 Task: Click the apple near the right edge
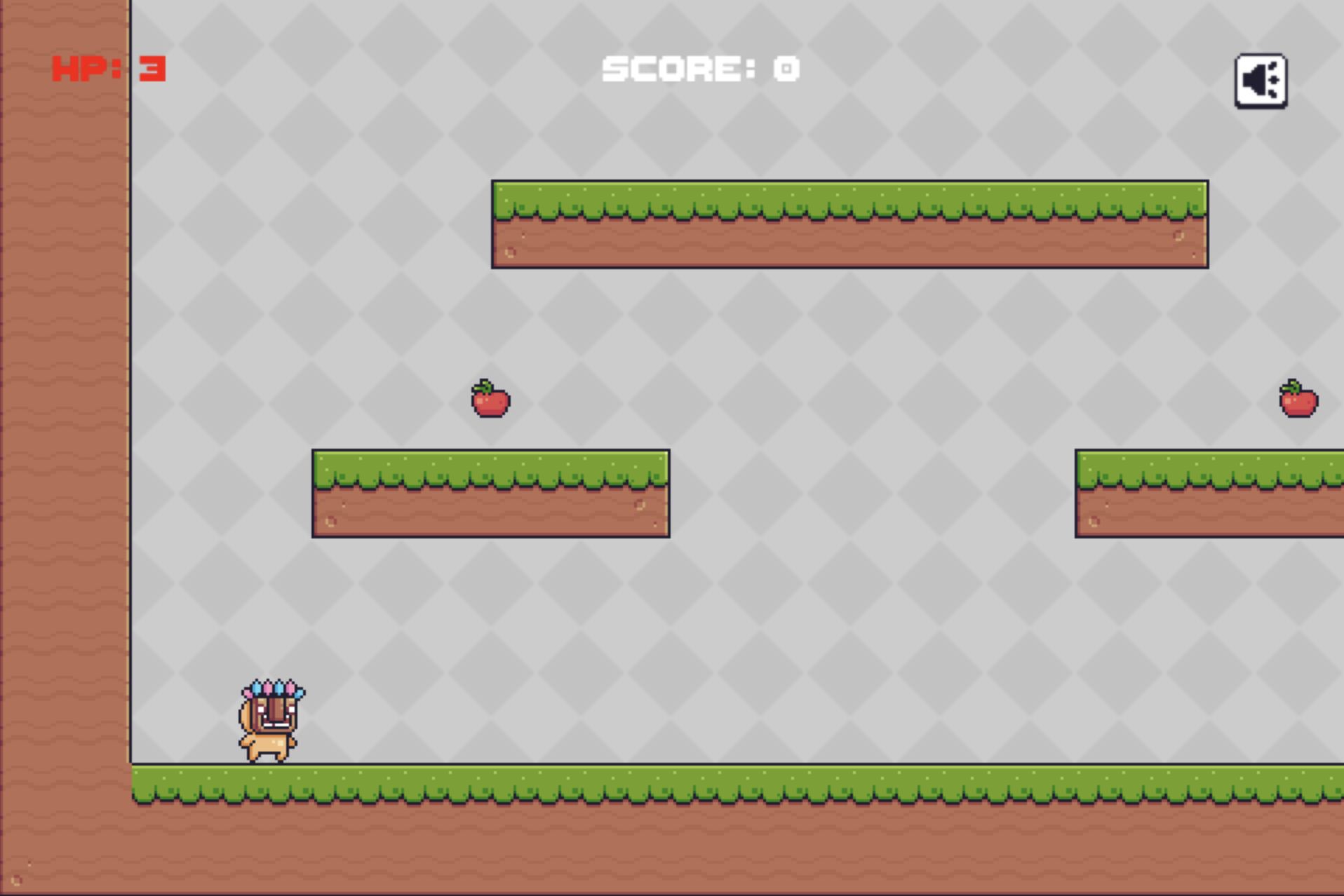(1296, 400)
